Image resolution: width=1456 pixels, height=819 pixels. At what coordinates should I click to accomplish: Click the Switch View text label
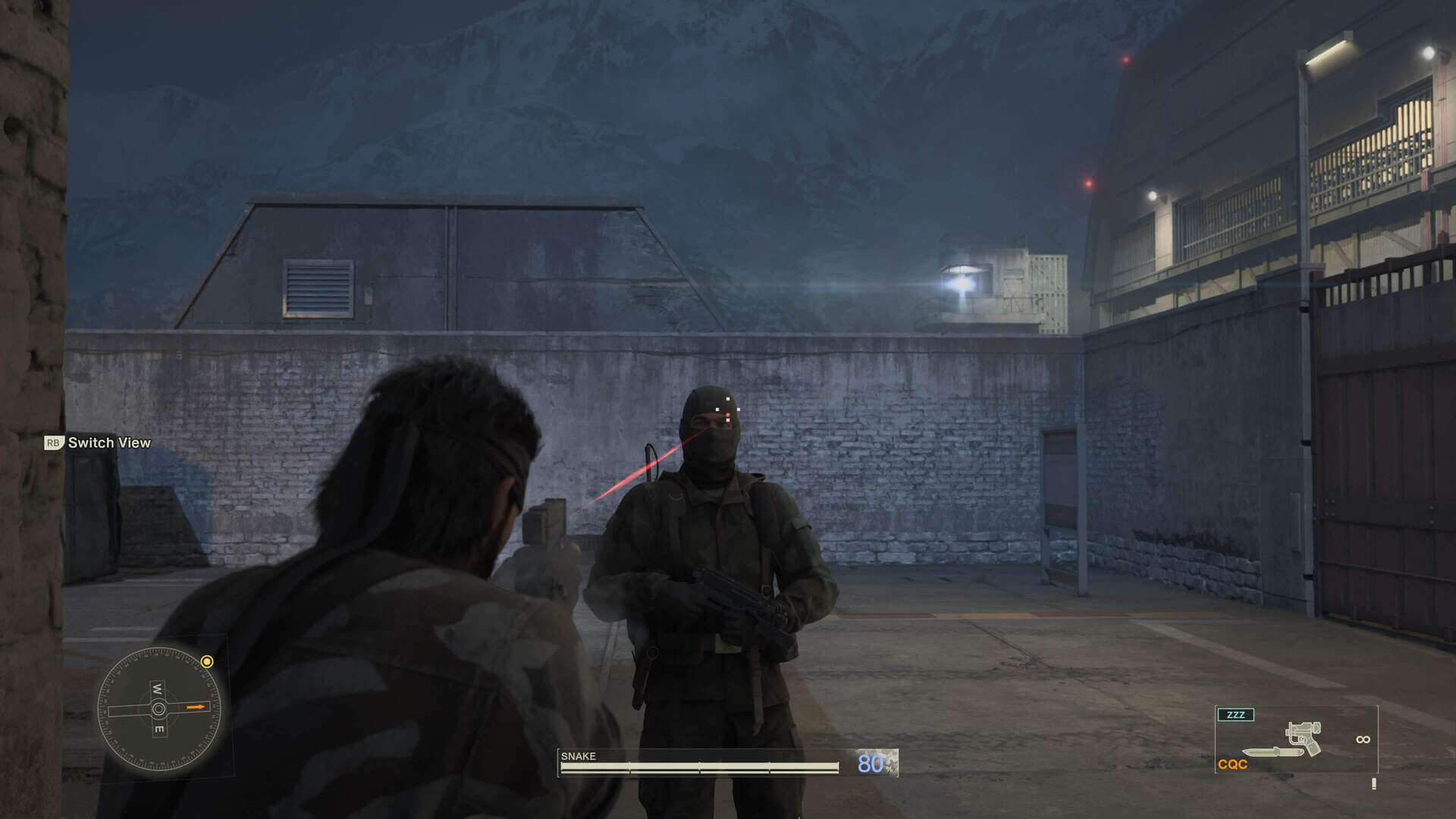coord(110,441)
